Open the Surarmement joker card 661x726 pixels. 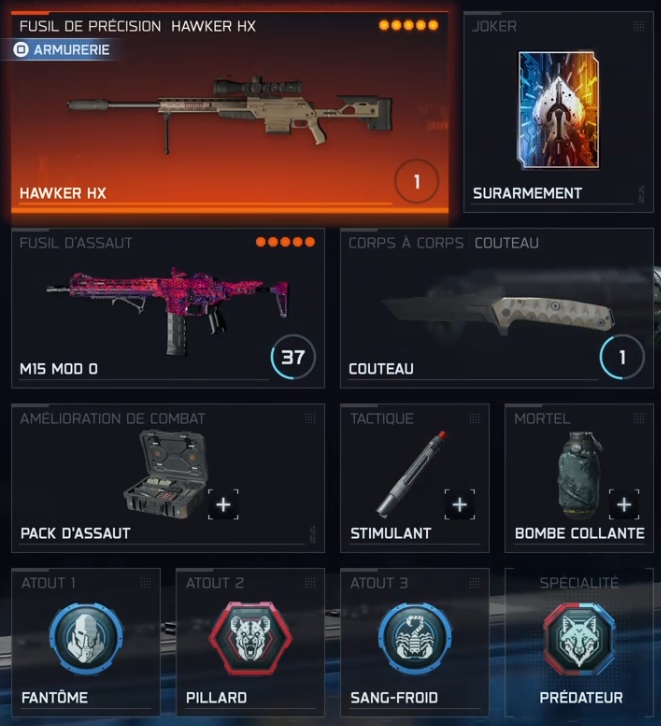[x=558, y=110]
